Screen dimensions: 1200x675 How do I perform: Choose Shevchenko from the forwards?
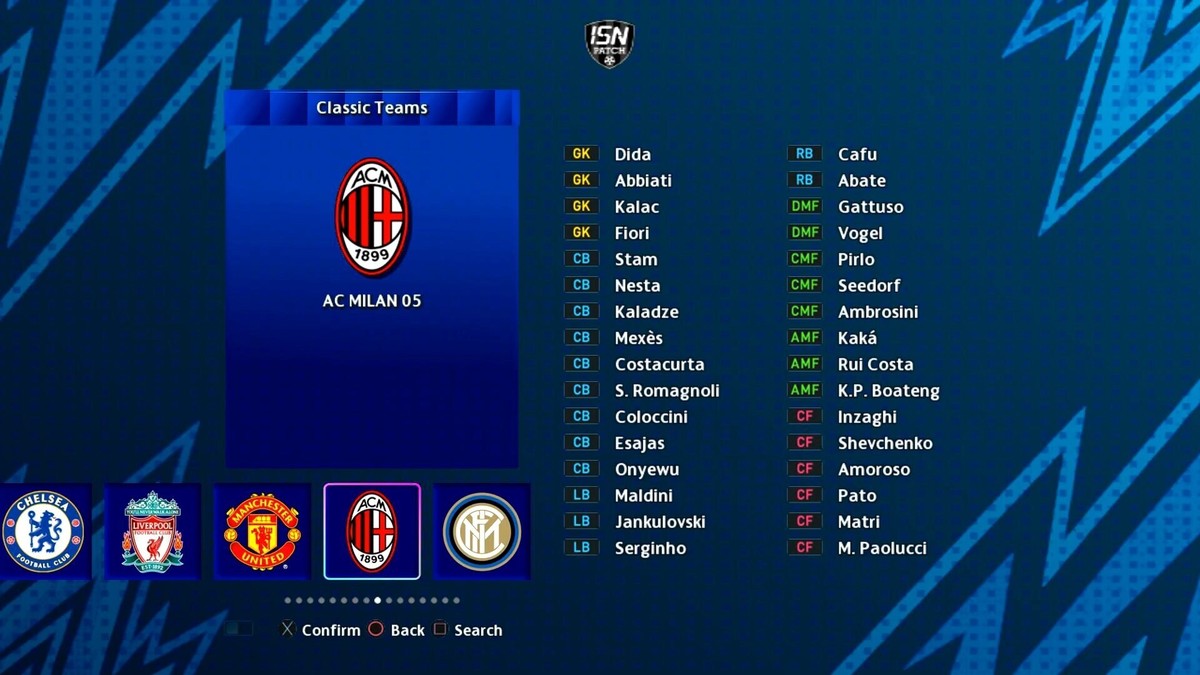[885, 443]
